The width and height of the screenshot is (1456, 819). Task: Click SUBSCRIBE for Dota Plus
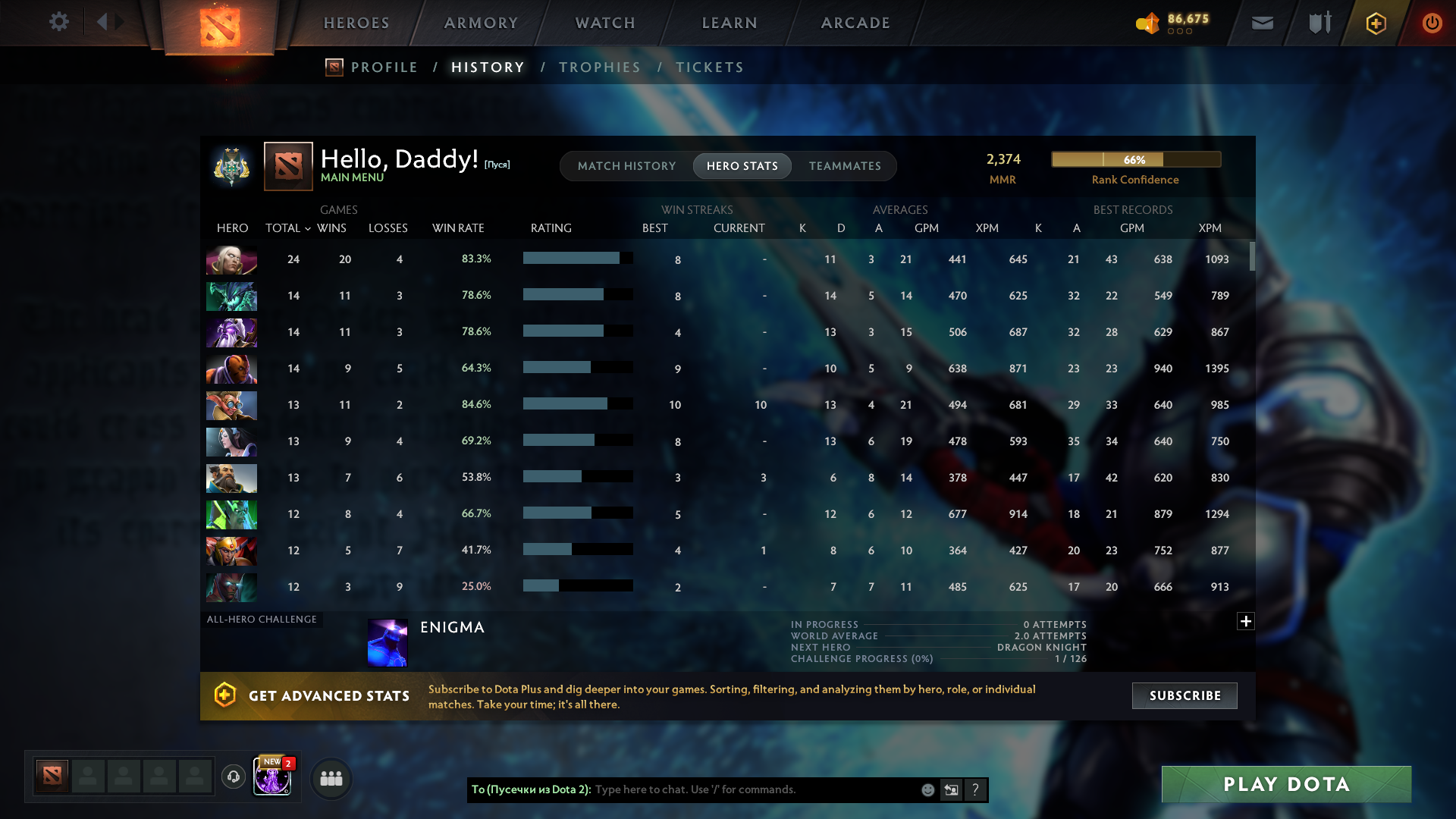1184,695
